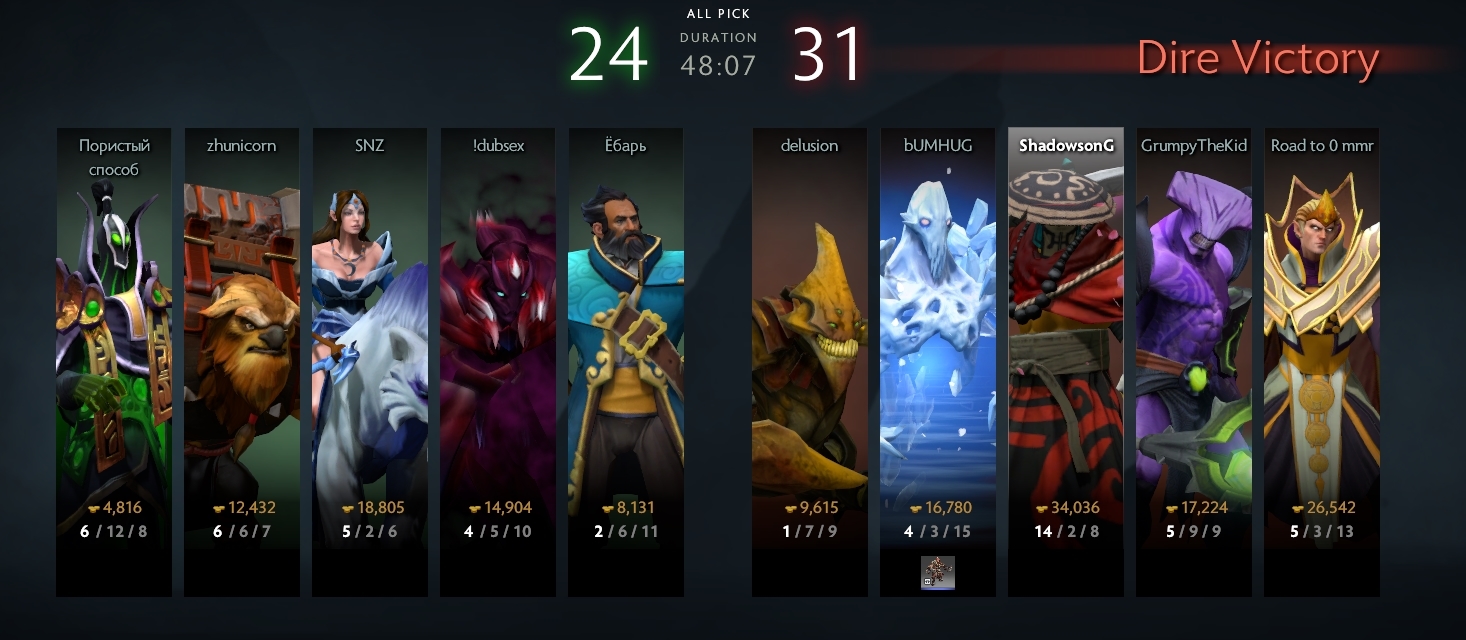This screenshot has width=1466, height=640.
Task: Select GrumpyTheKid's Faceless Void card
Action: click(x=1193, y=340)
